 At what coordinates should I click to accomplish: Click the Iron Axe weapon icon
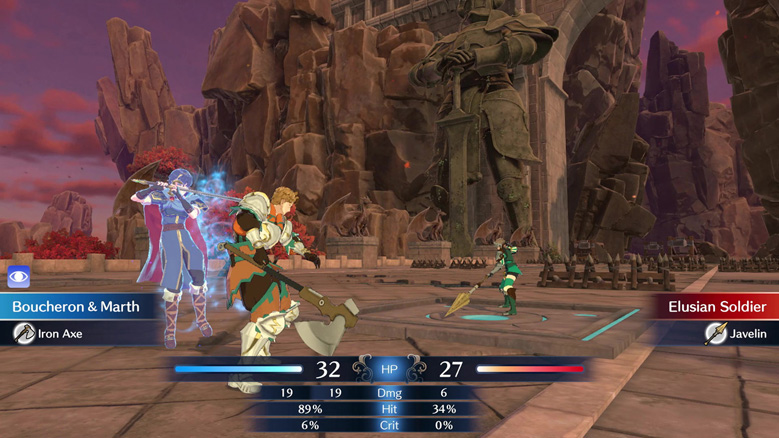pyautogui.click(x=24, y=334)
